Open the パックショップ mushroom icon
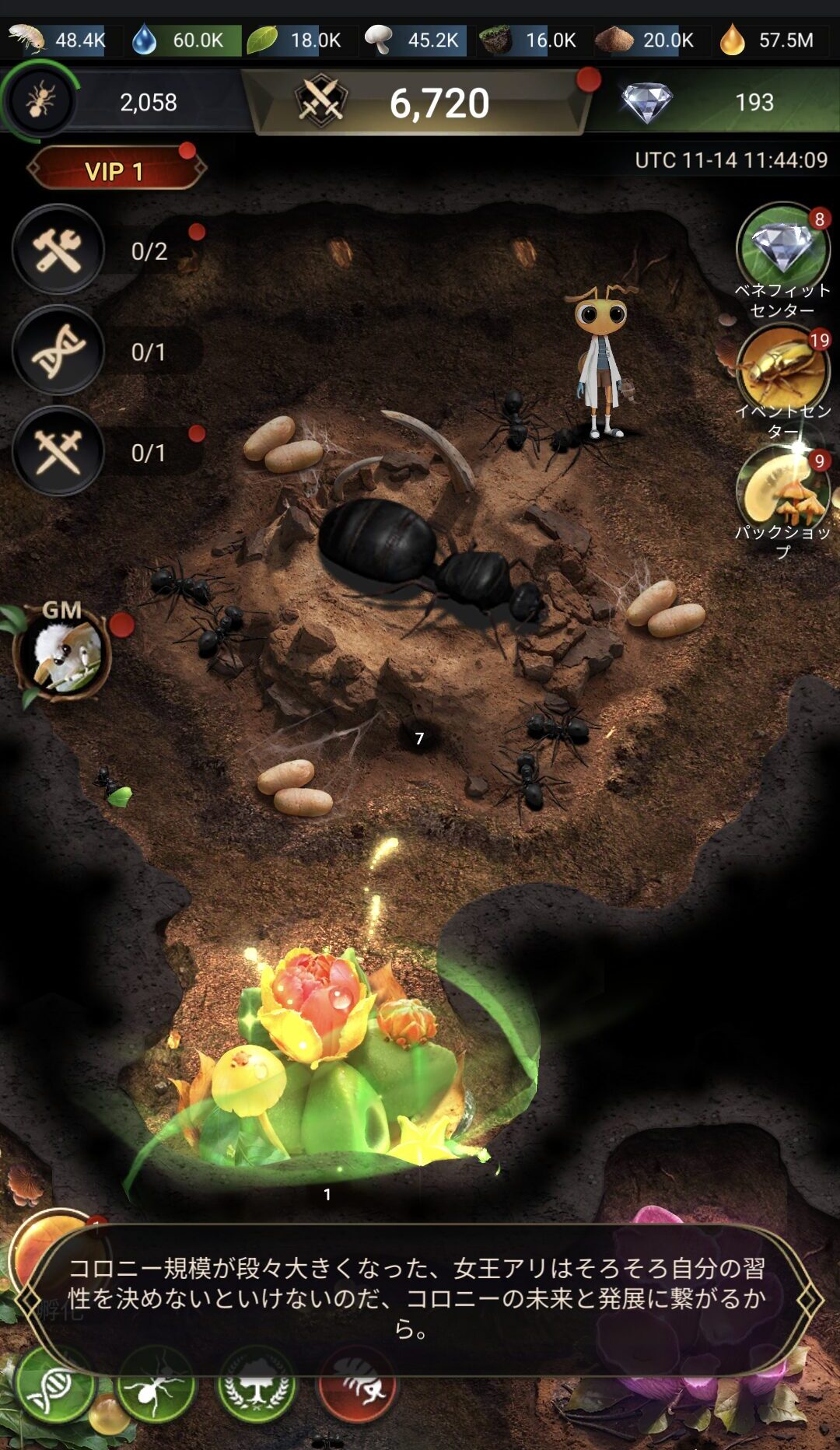 (781, 492)
